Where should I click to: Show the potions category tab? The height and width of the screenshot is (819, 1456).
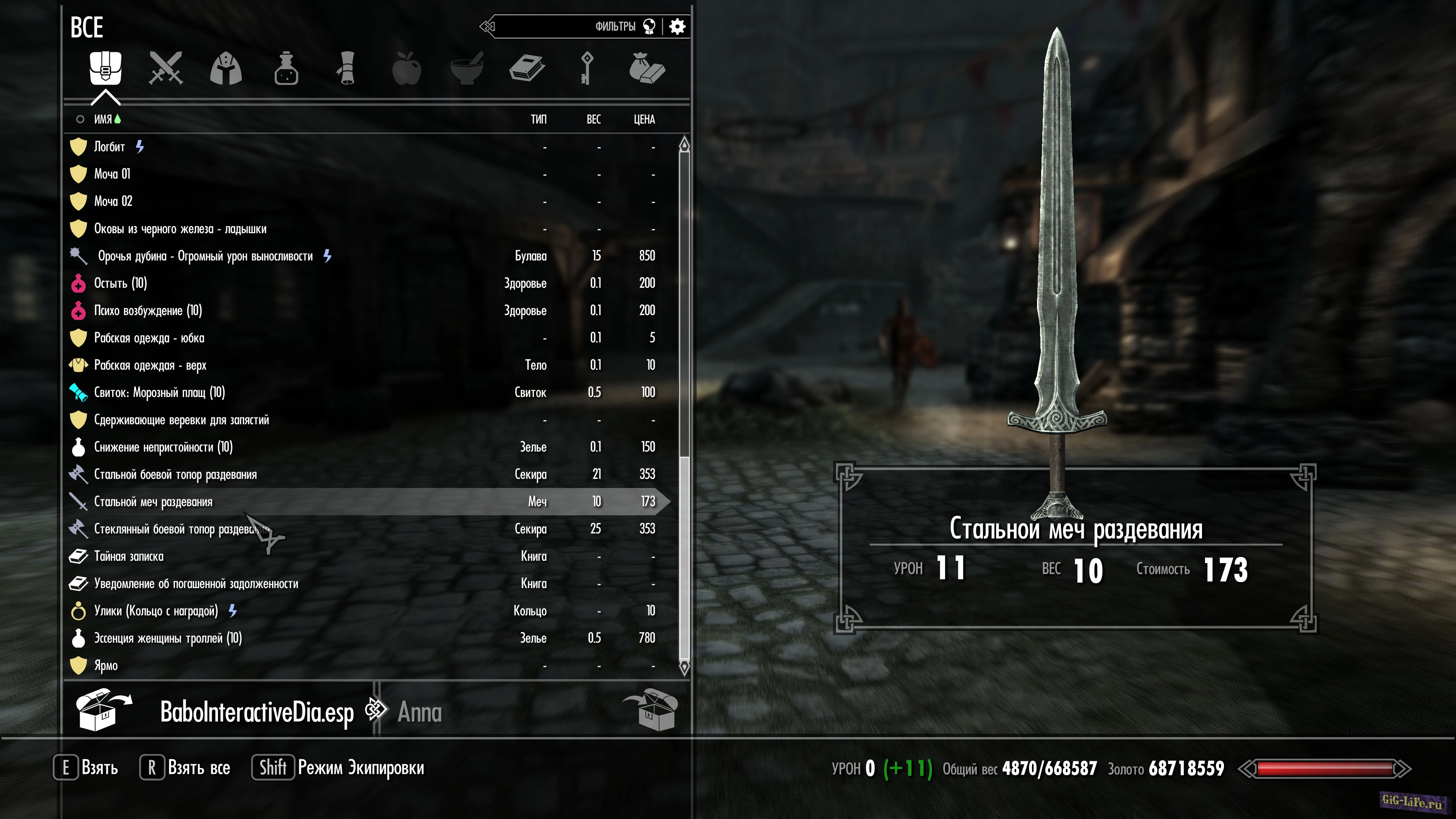point(286,68)
